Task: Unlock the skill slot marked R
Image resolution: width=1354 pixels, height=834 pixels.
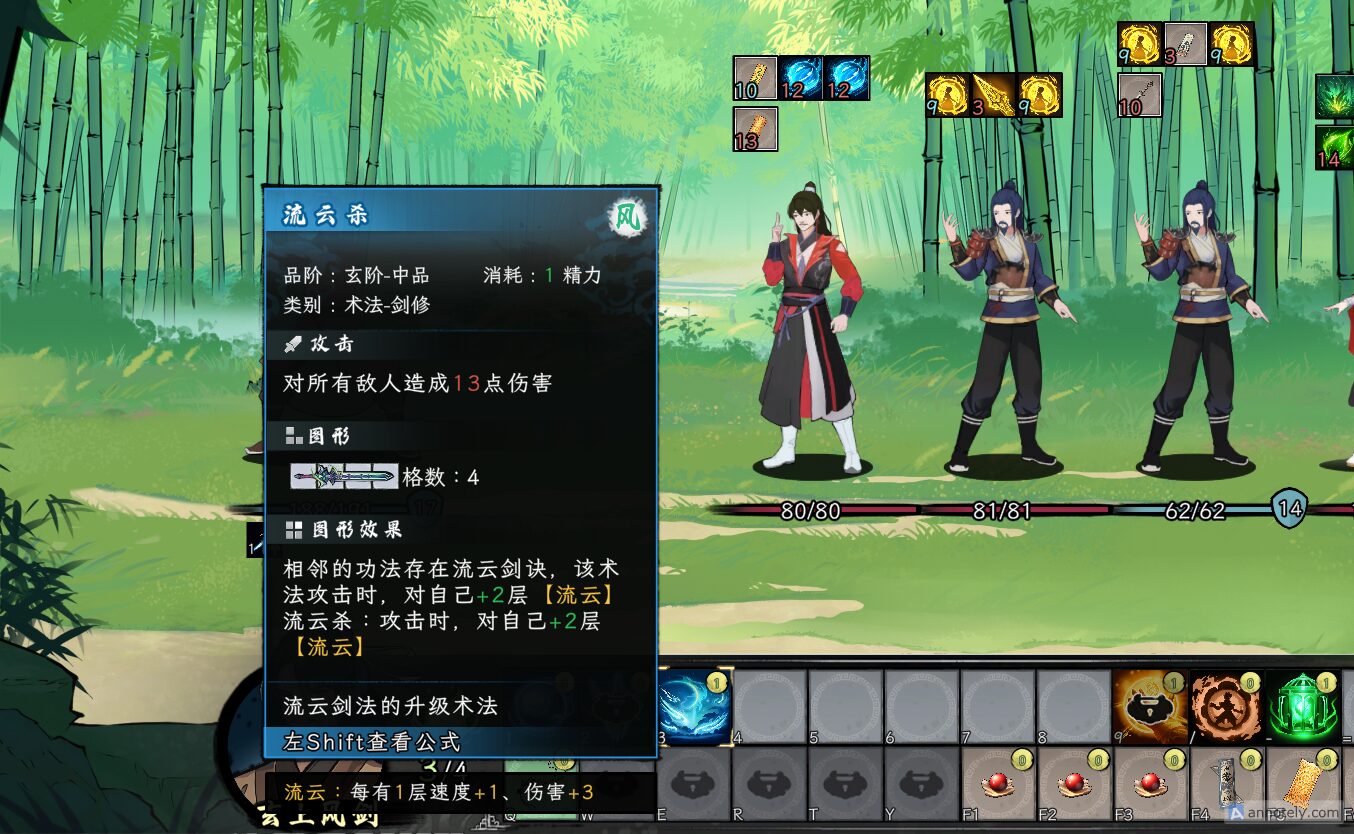Action: click(771, 781)
